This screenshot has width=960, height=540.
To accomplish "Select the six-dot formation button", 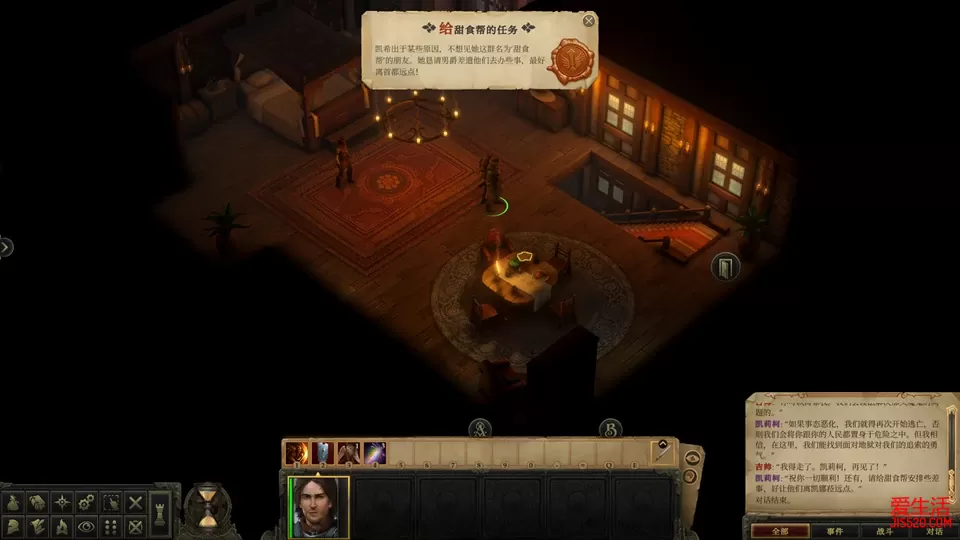I will click(x=110, y=526).
